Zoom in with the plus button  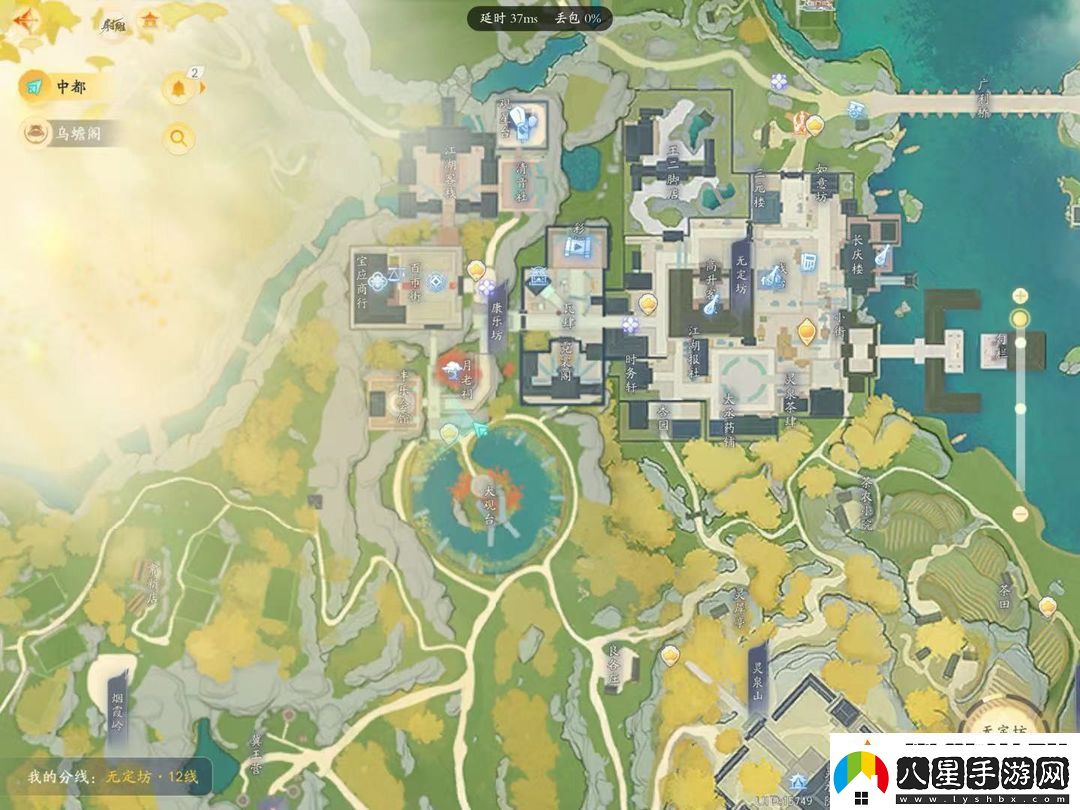(1019, 295)
